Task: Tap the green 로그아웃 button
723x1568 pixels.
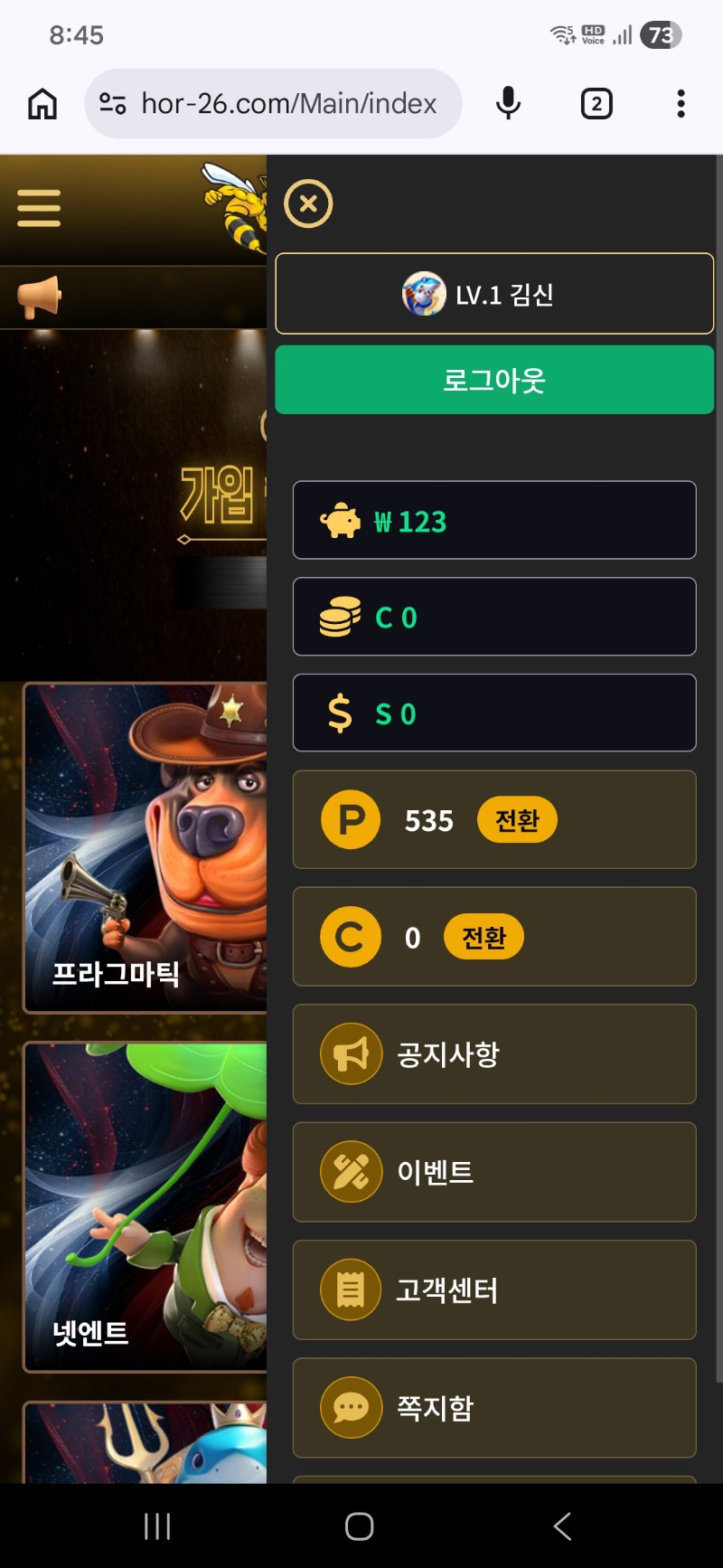Action: tap(494, 380)
